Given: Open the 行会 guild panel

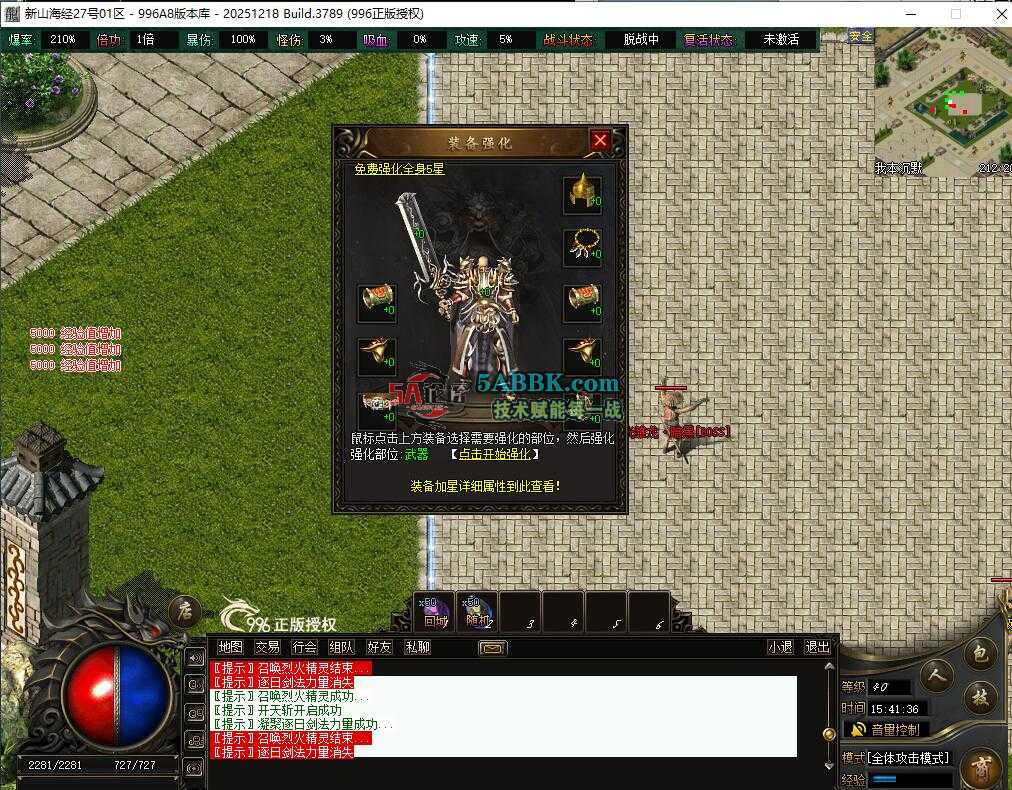Looking at the screenshot, I should click(x=305, y=647).
